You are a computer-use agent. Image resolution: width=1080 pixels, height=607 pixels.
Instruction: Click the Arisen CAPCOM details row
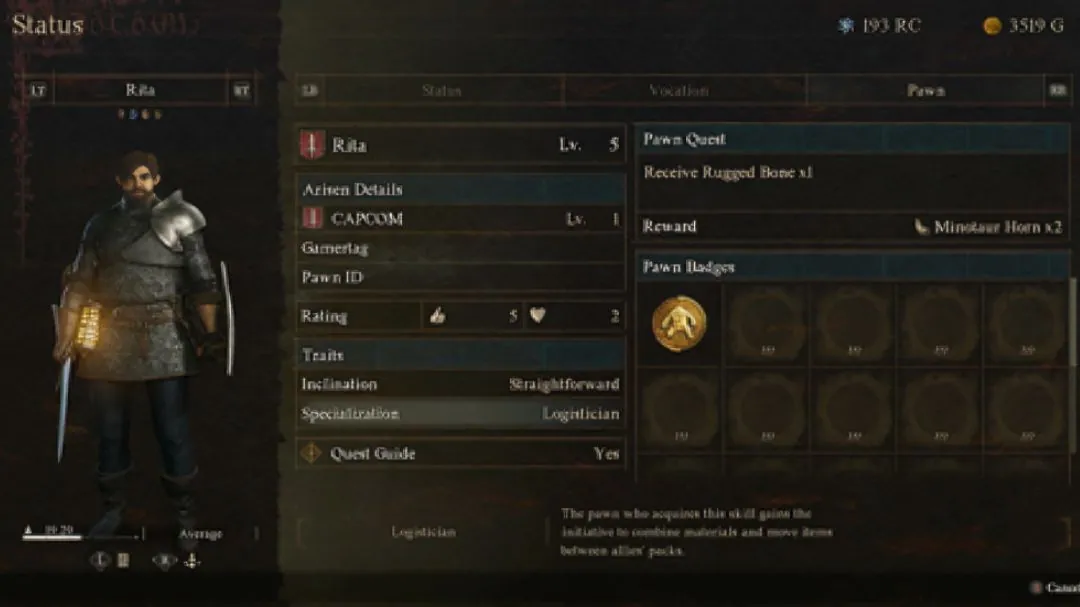461,219
